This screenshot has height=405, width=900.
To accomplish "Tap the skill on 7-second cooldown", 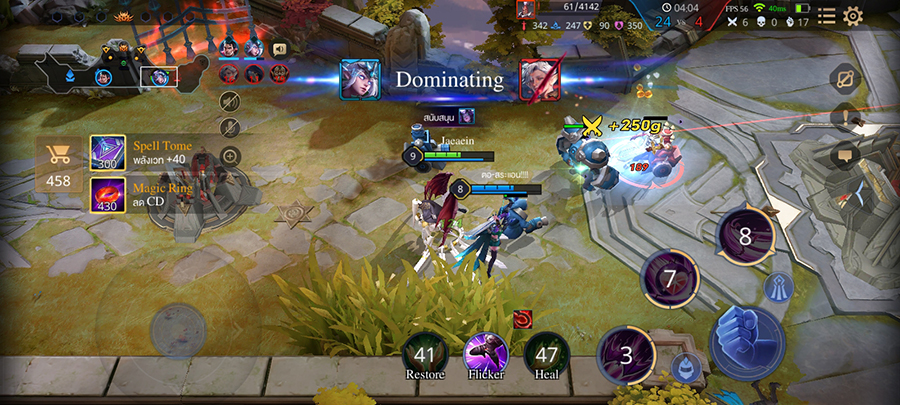I will click(x=669, y=278).
